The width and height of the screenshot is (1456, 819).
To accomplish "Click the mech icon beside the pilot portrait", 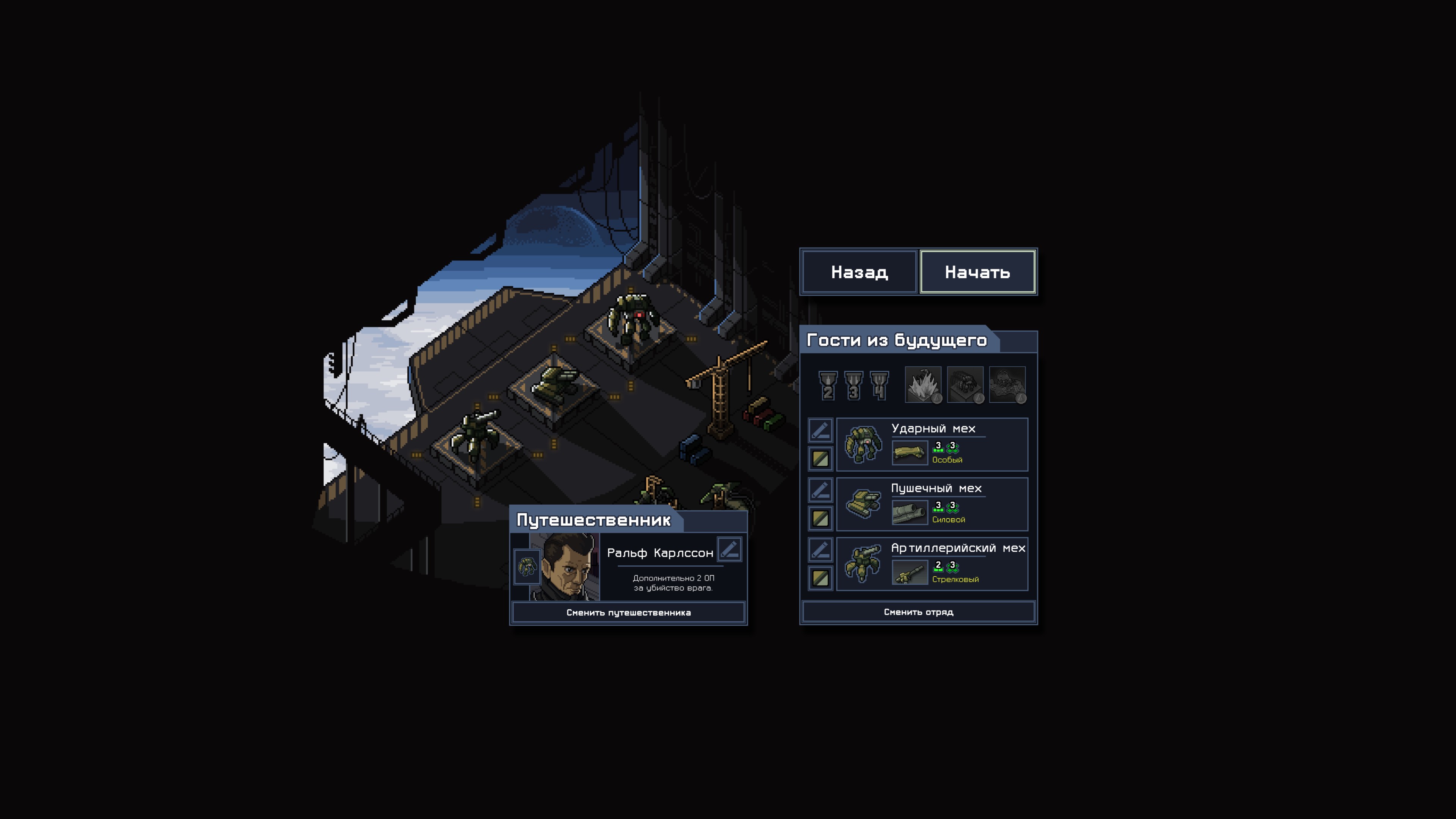I will click(x=527, y=566).
